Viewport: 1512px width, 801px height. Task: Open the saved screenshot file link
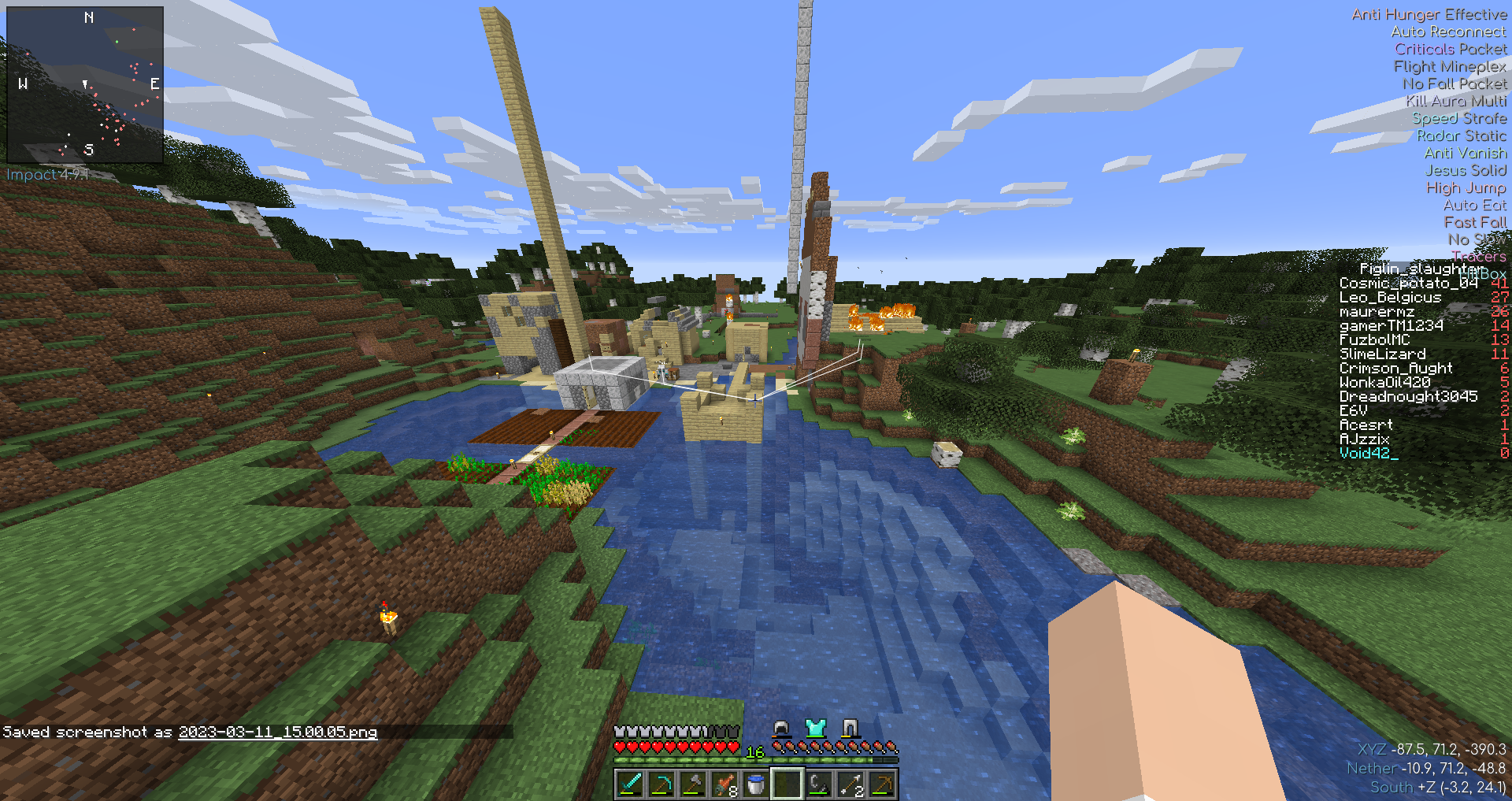tap(277, 732)
